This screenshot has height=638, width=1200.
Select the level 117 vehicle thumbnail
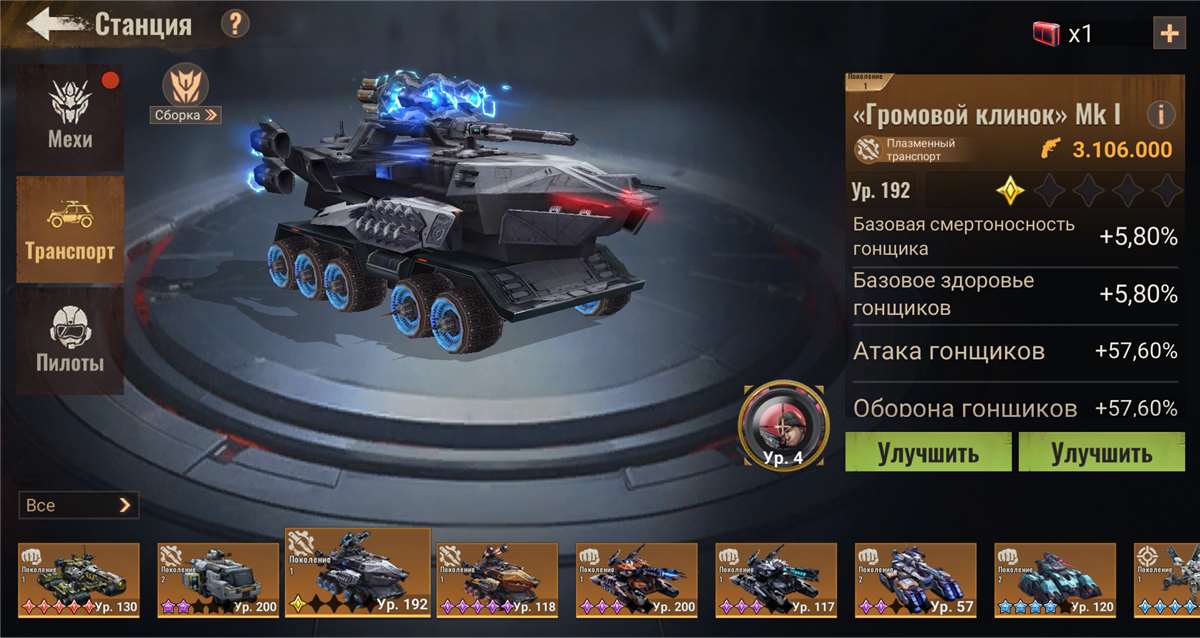coord(776,580)
